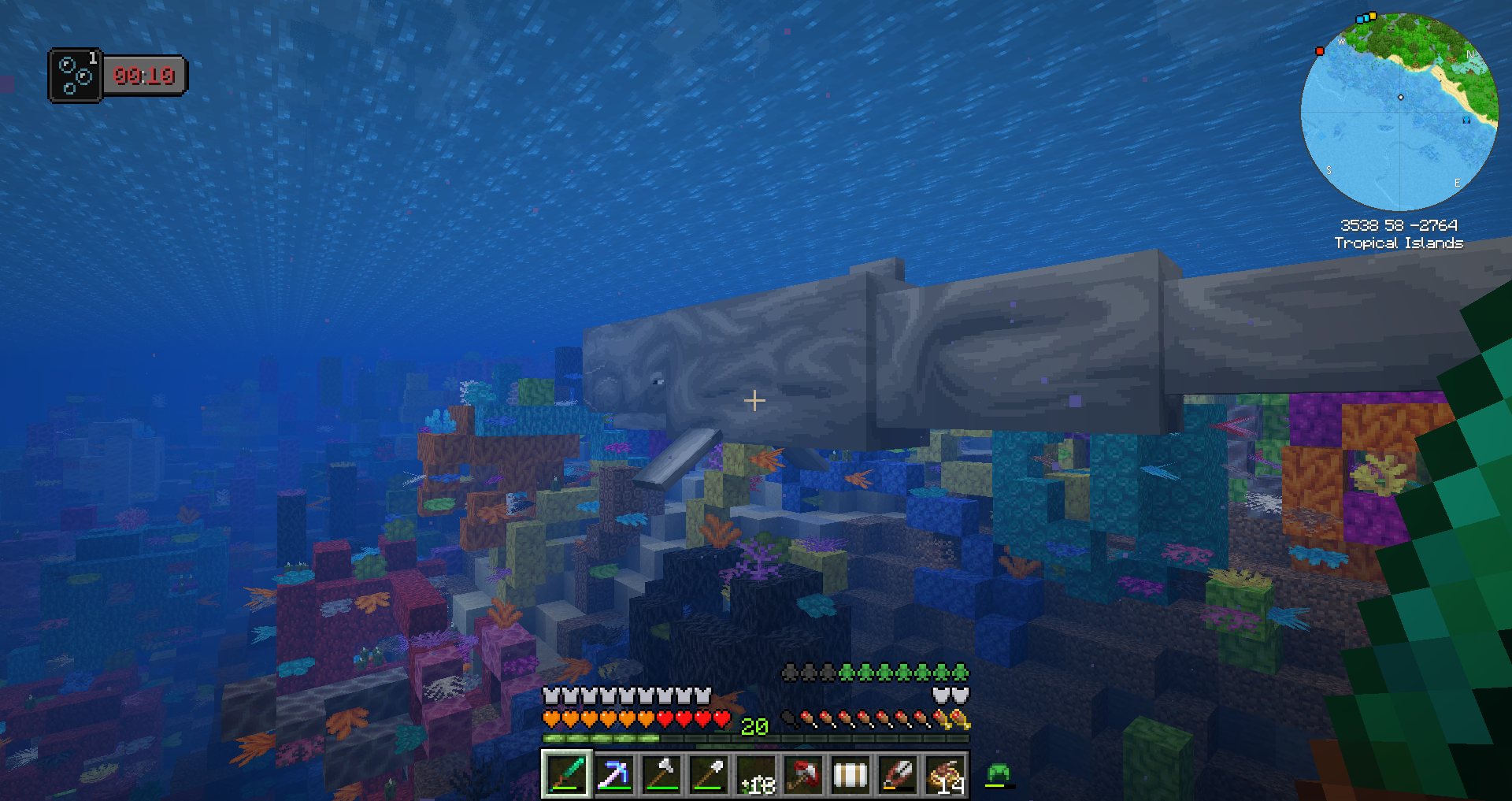
Task: Select the pizza food stack slot
Action: pyautogui.click(x=945, y=774)
